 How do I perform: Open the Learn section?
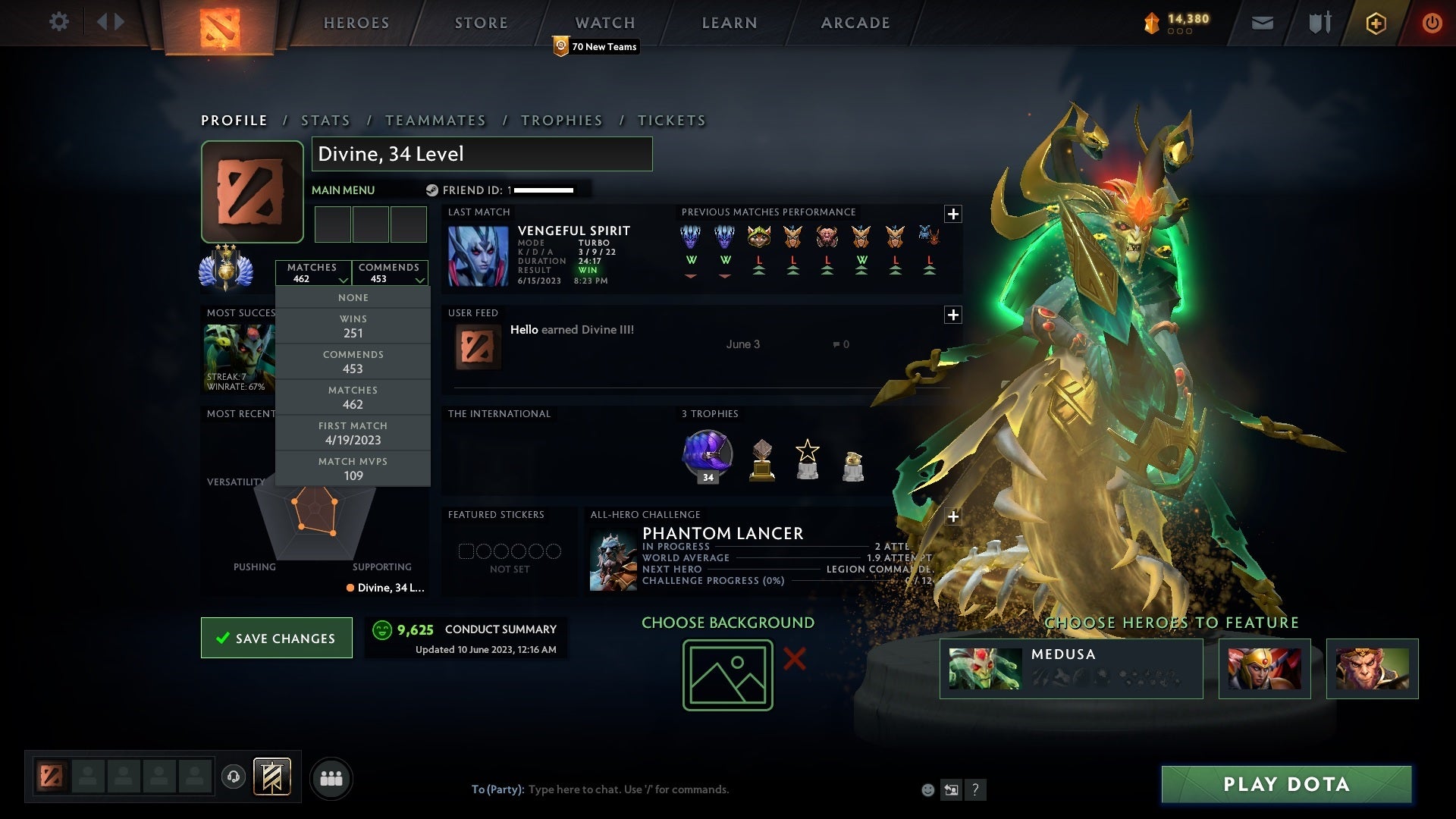[x=729, y=23]
